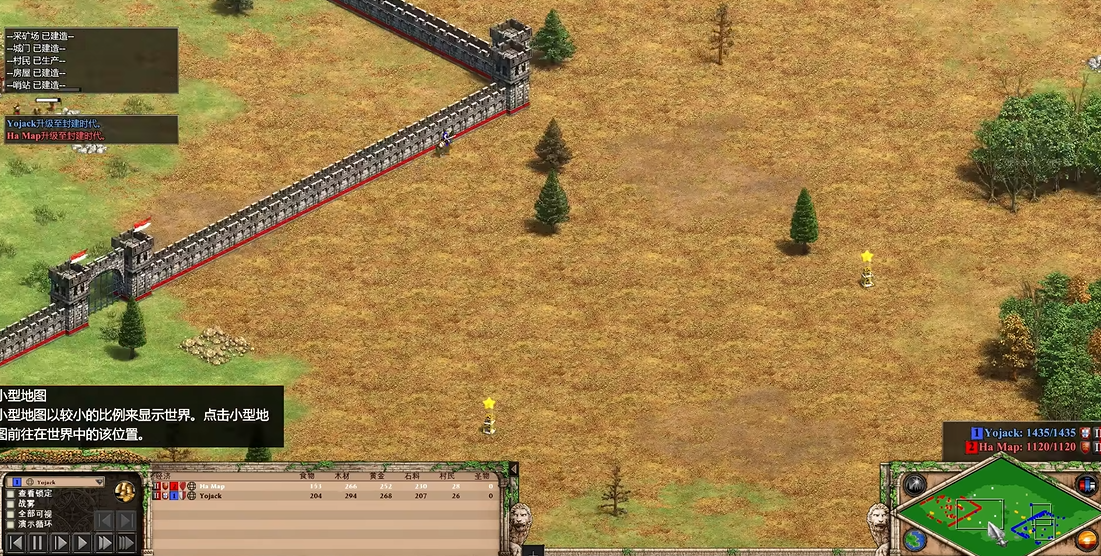1101x556 pixels.
Task: Tick the 全部可视 checkbox
Action: coord(11,514)
